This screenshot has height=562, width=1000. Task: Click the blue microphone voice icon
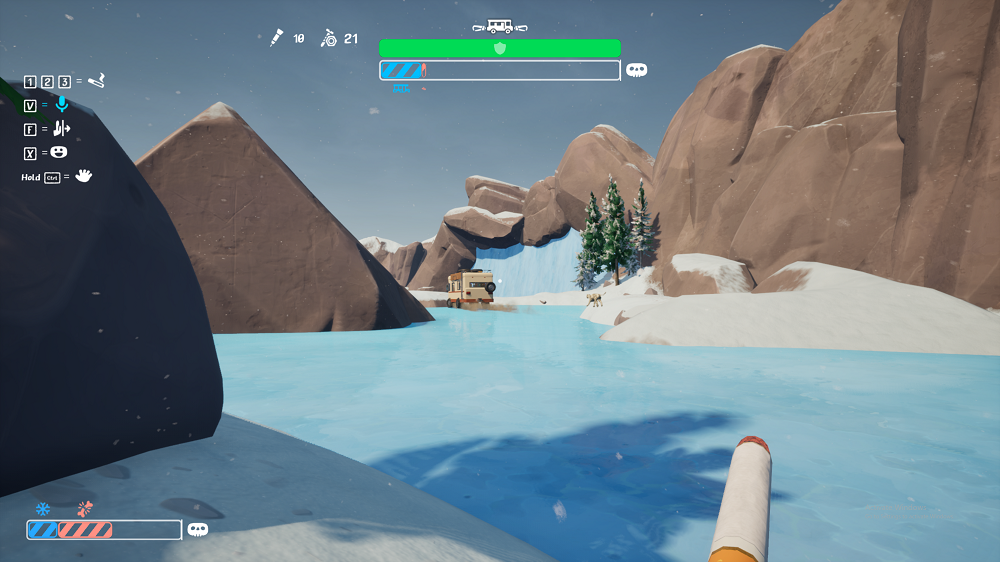click(x=62, y=104)
